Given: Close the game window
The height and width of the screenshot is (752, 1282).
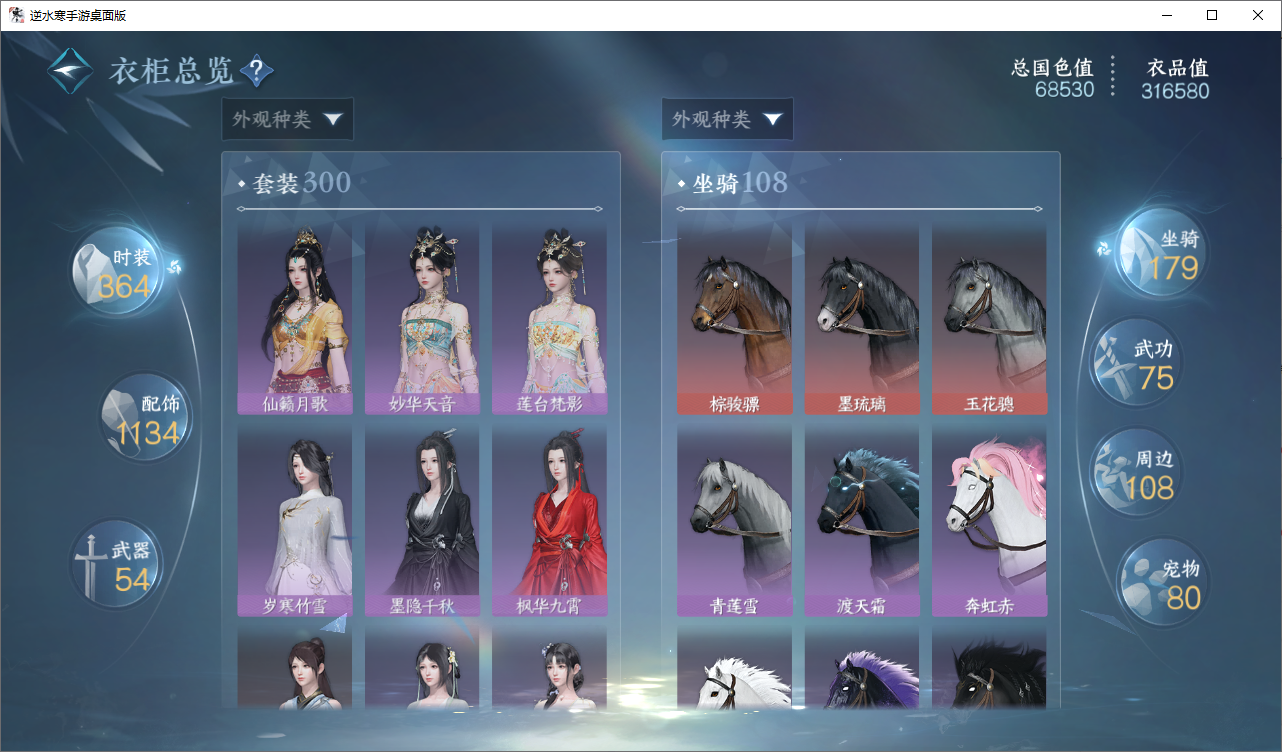Looking at the screenshot, I should click(x=1258, y=15).
